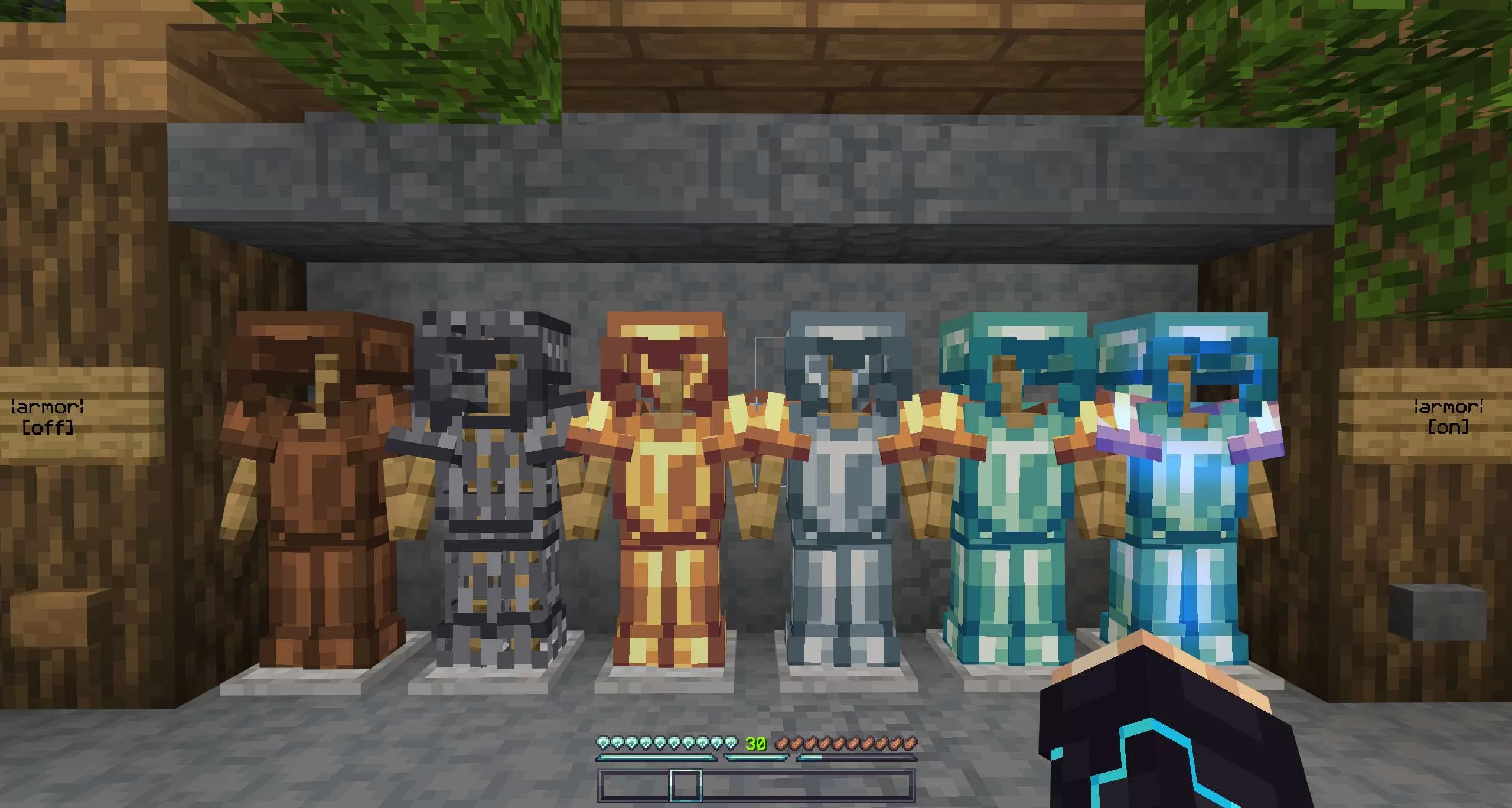Toggle armor off via the left sign
This screenshot has height=808, width=1512.
pos(46,416)
